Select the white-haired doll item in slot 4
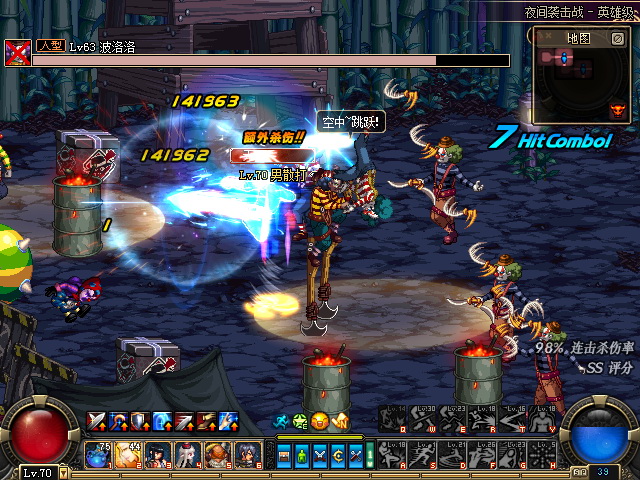This screenshot has width=640, height=480. tap(188, 455)
